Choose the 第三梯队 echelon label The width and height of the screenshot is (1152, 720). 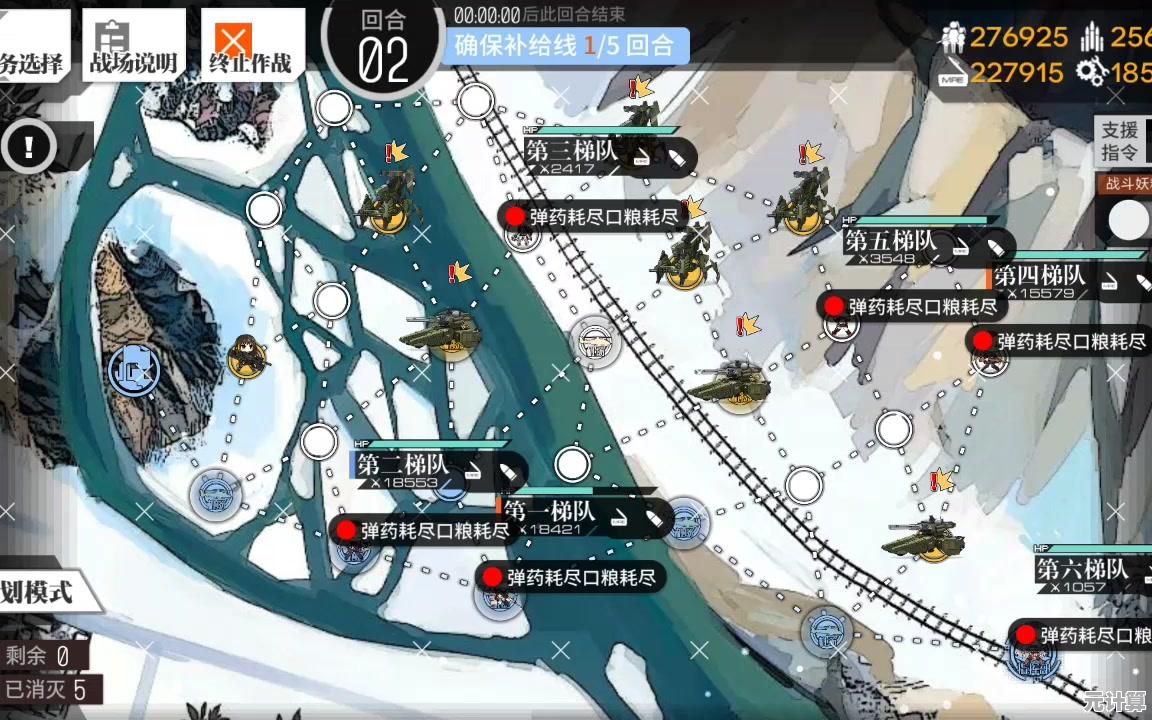point(572,152)
